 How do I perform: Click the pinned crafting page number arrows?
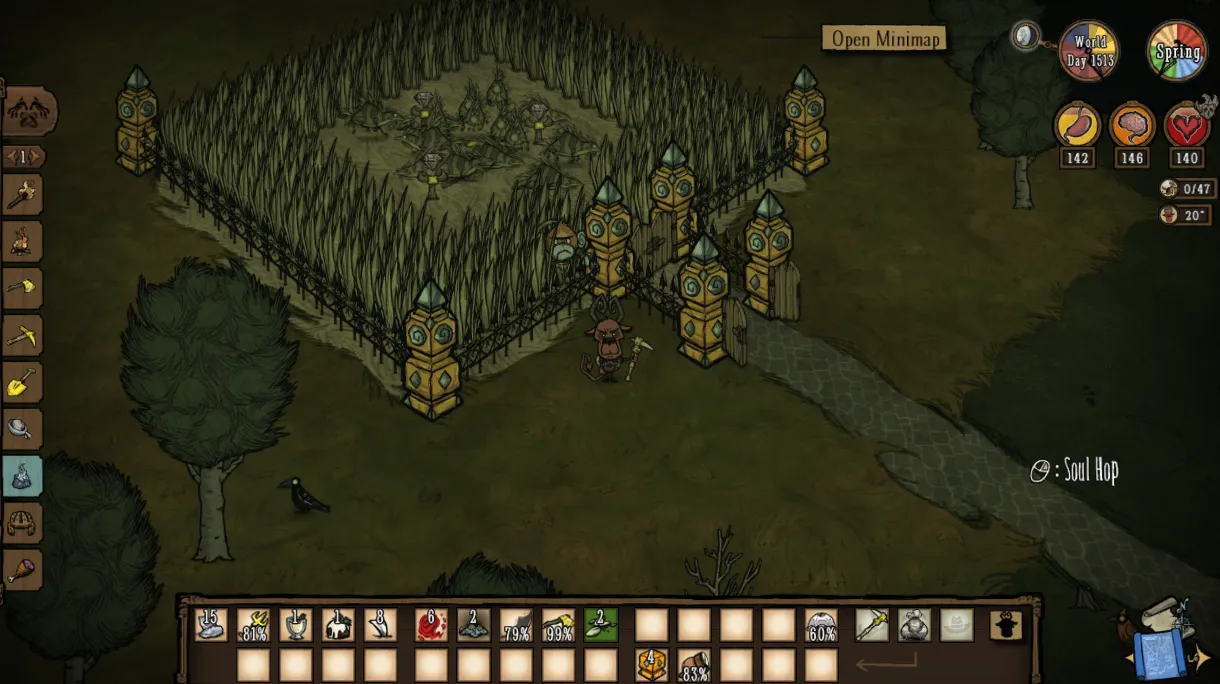[x=23, y=157]
